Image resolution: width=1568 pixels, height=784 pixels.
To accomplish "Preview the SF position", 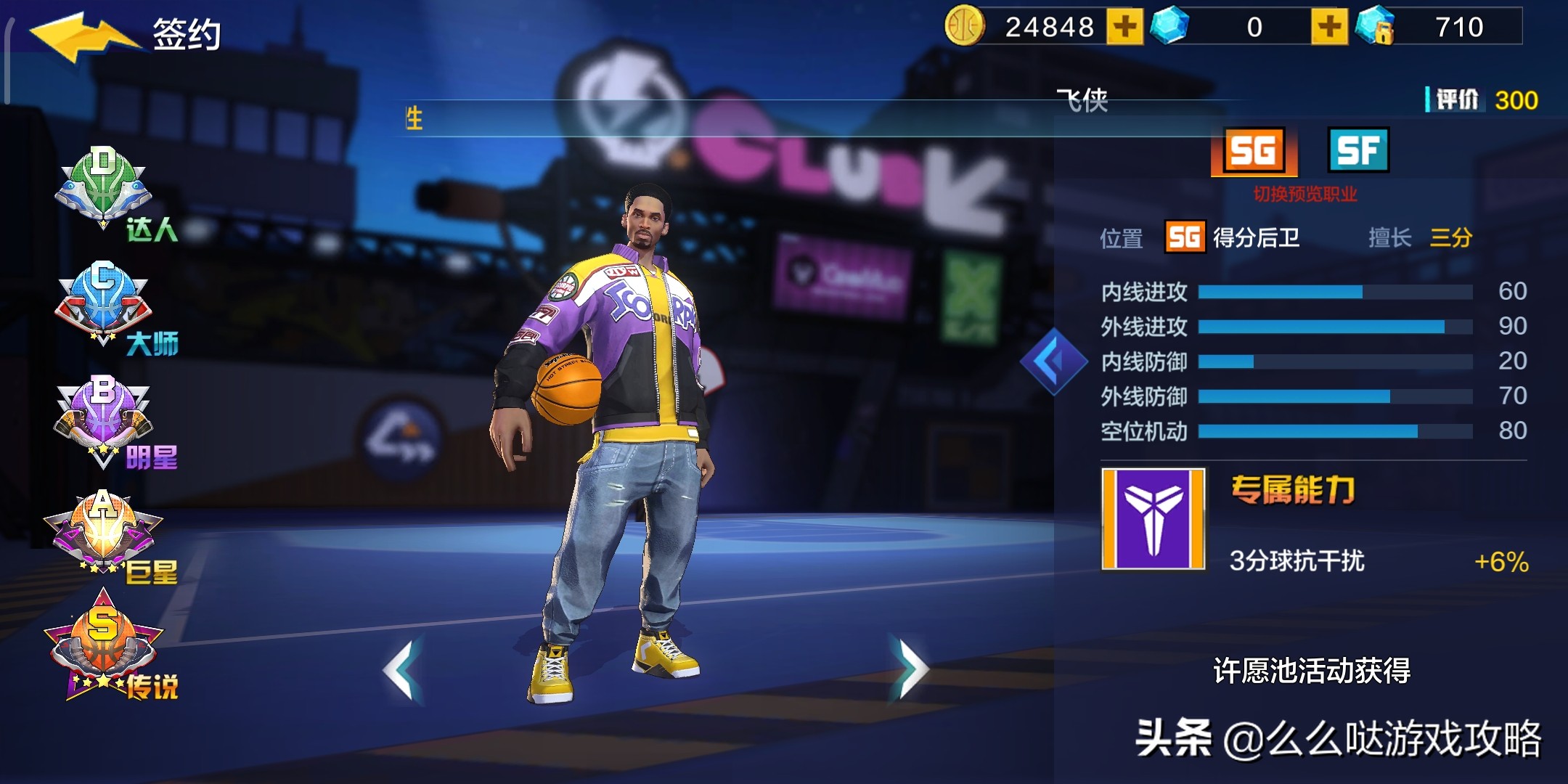I will (1358, 150).
